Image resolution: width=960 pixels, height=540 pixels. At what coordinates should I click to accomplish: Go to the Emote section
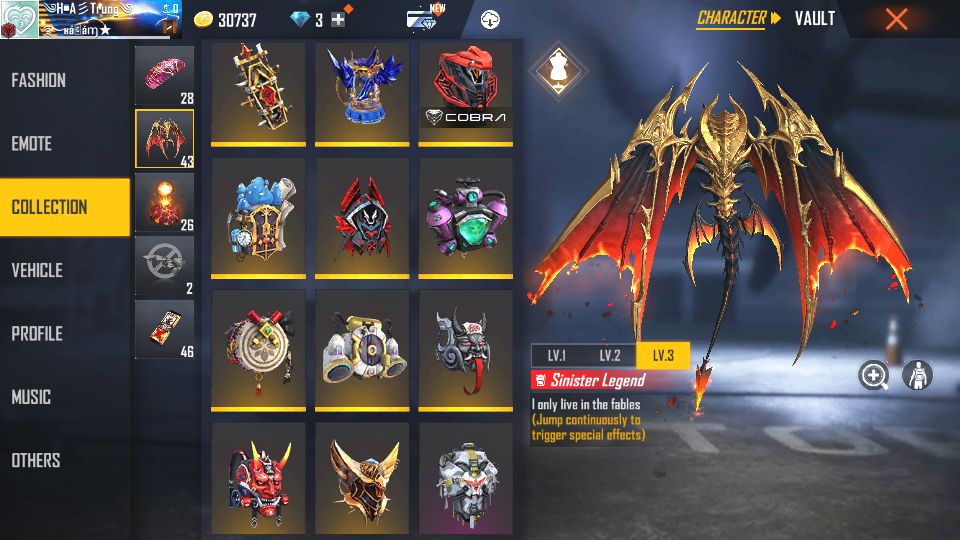click(x=32, y=144)
